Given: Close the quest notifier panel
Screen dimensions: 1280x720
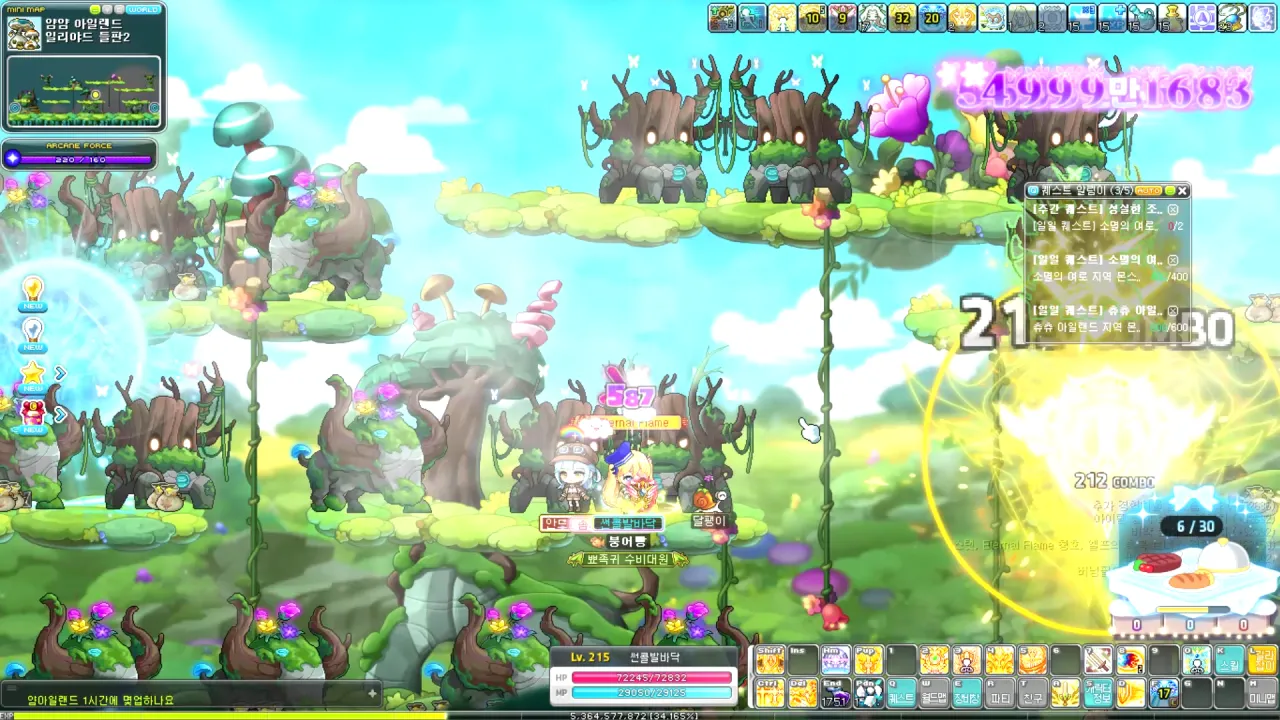Looking at the screenshot, I should [1182, 190].
